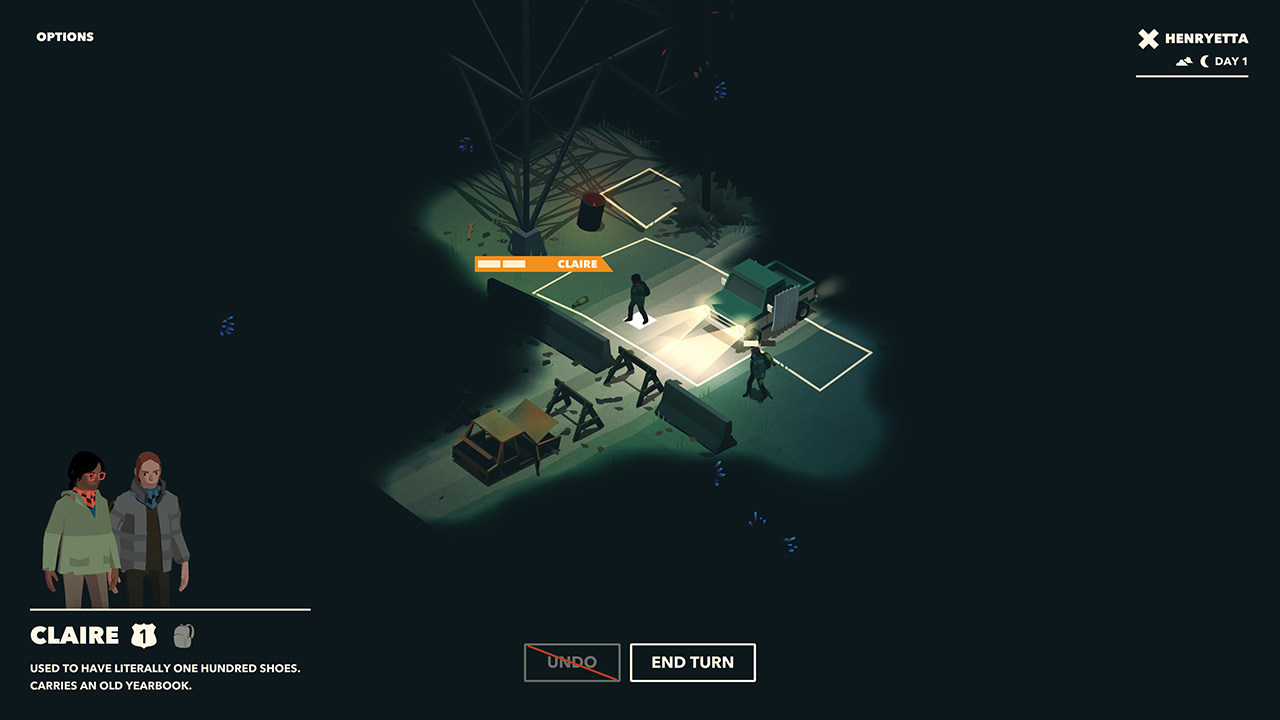The image size is (1280, 720).
Task: Click the crossed-out Undo button
Action: coord(572,662)
